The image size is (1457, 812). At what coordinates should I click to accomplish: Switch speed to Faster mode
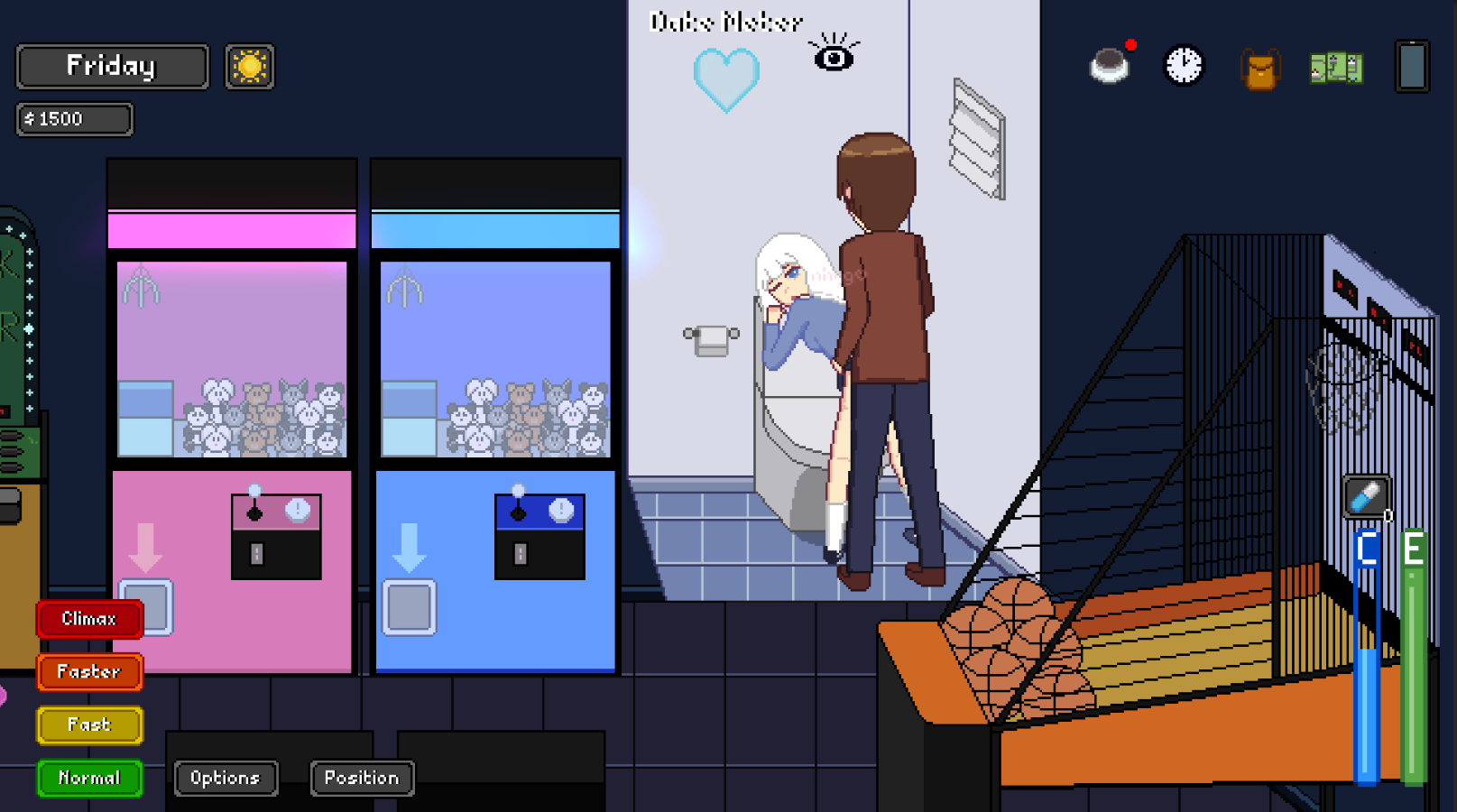88,671
